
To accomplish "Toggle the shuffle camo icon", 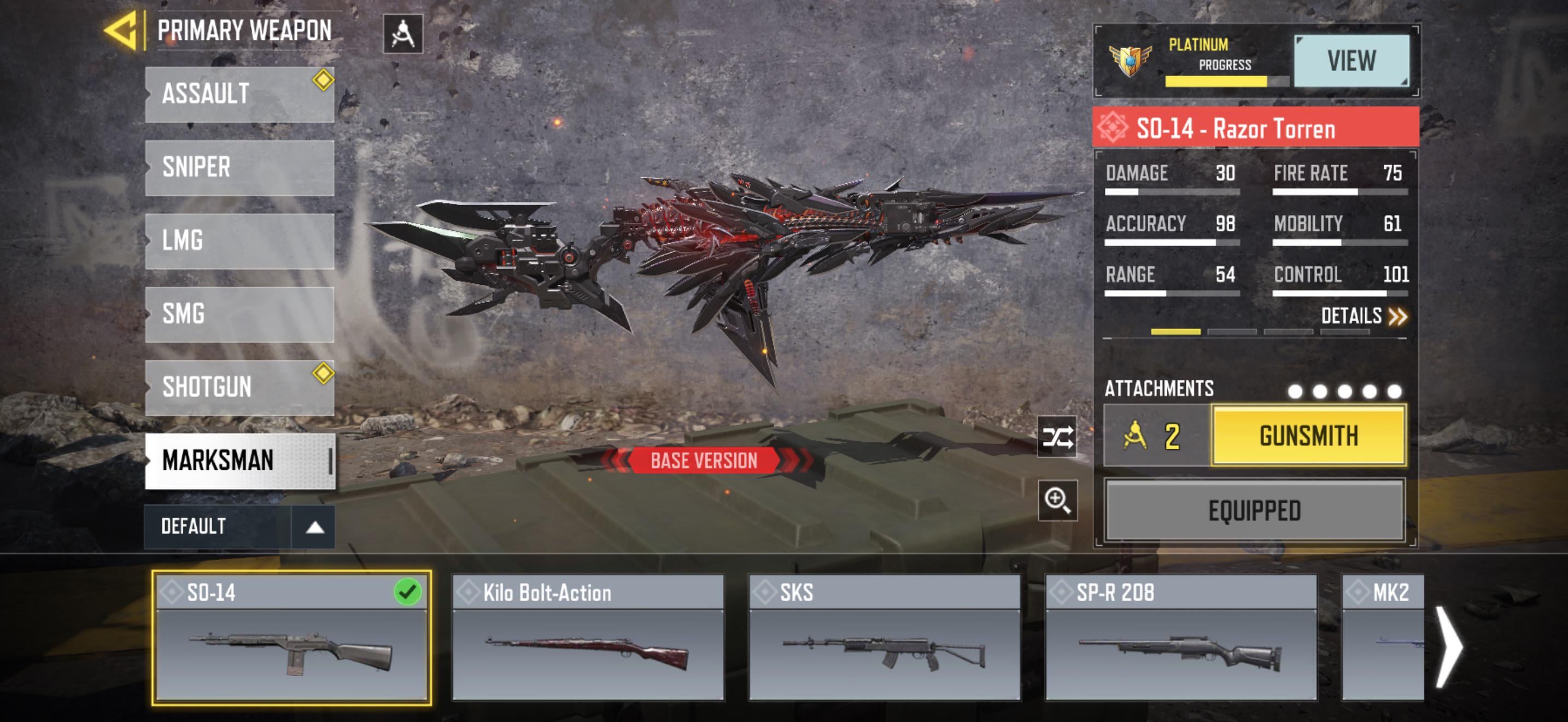I will (x=1057, y=436).
